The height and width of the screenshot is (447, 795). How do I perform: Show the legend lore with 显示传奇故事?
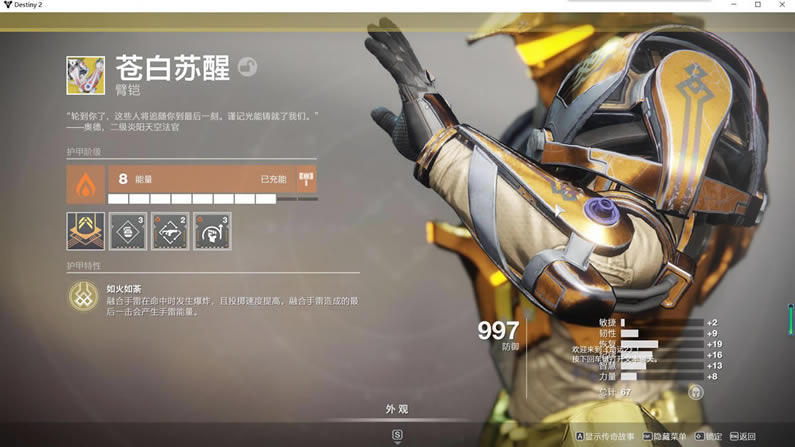tap(607, 437)
